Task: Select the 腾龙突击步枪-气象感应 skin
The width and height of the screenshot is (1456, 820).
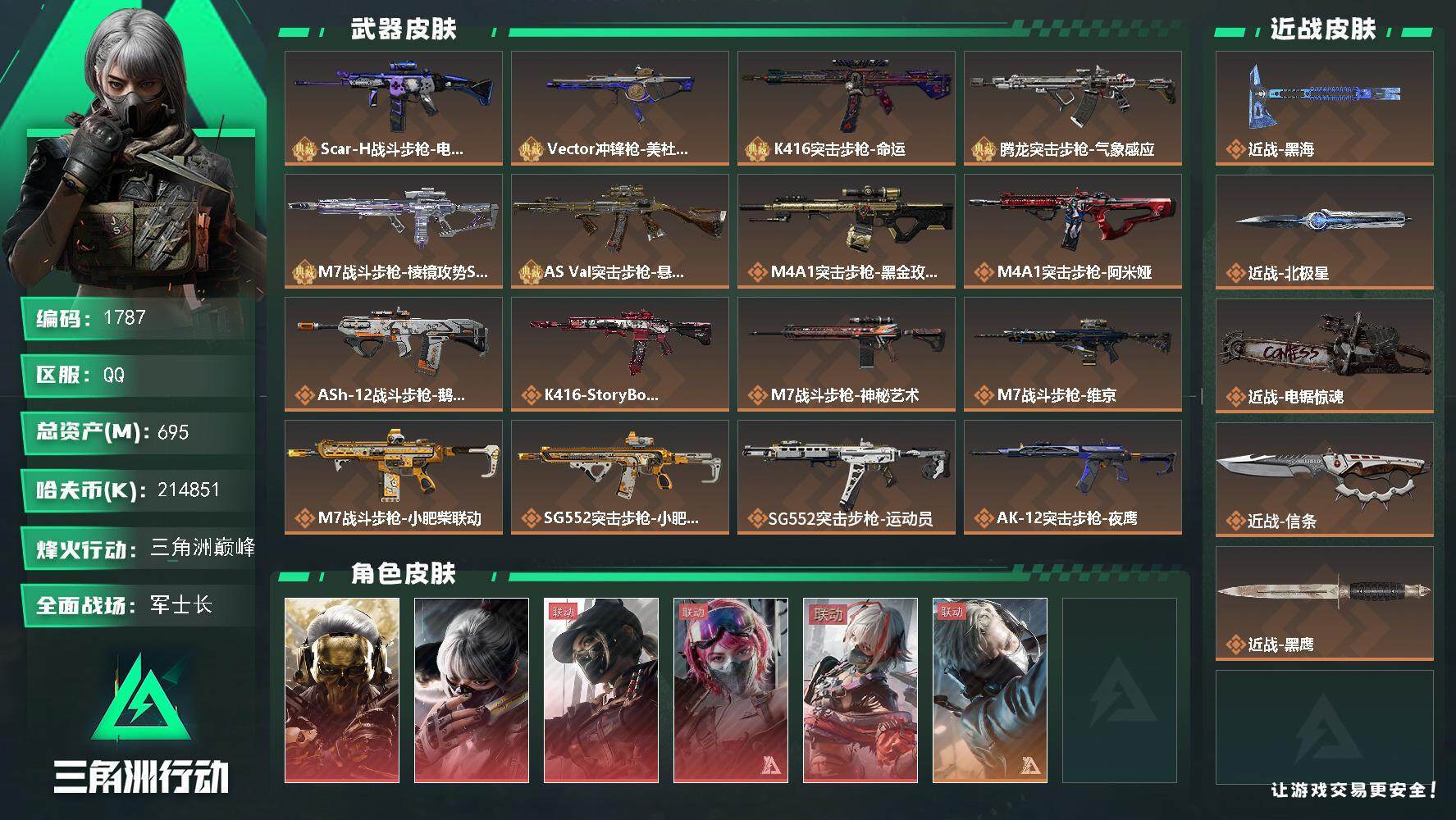Action: 1072,107
